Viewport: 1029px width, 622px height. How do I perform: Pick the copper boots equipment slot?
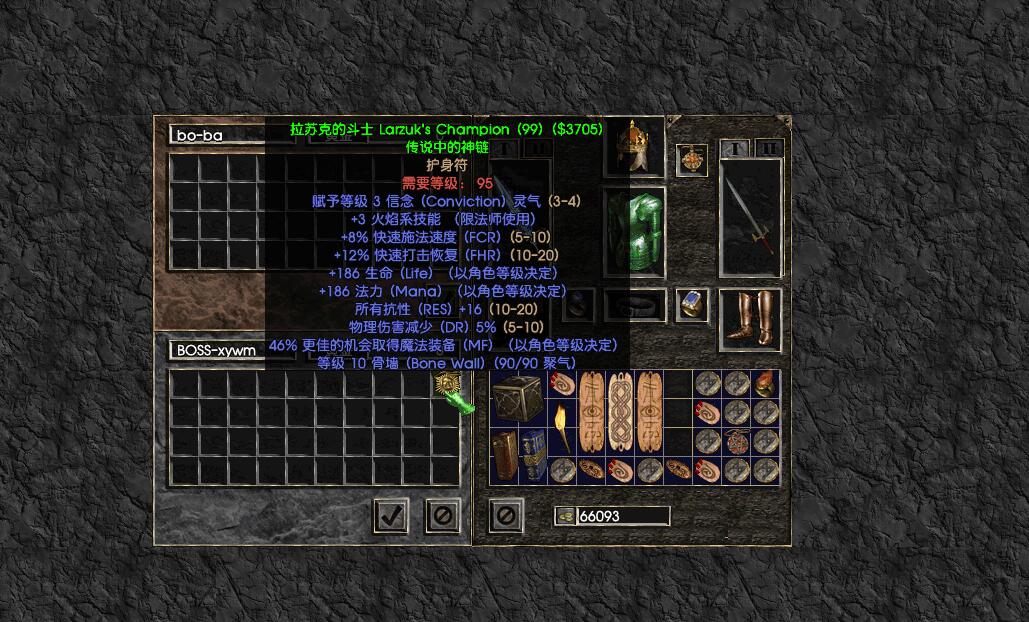[750, 320]
